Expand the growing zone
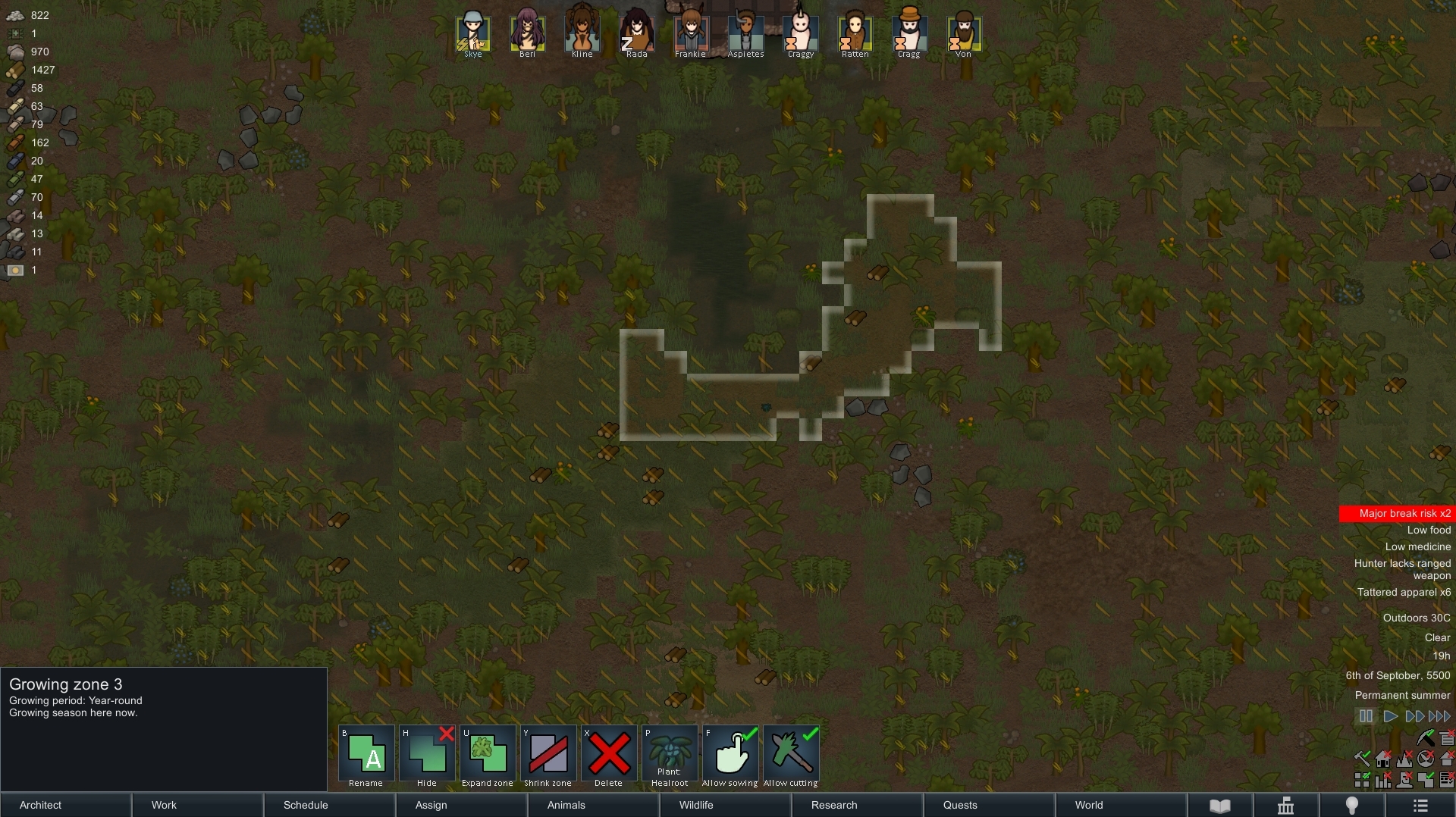Viewport: 1456px width, 817px height. point(488,756)
